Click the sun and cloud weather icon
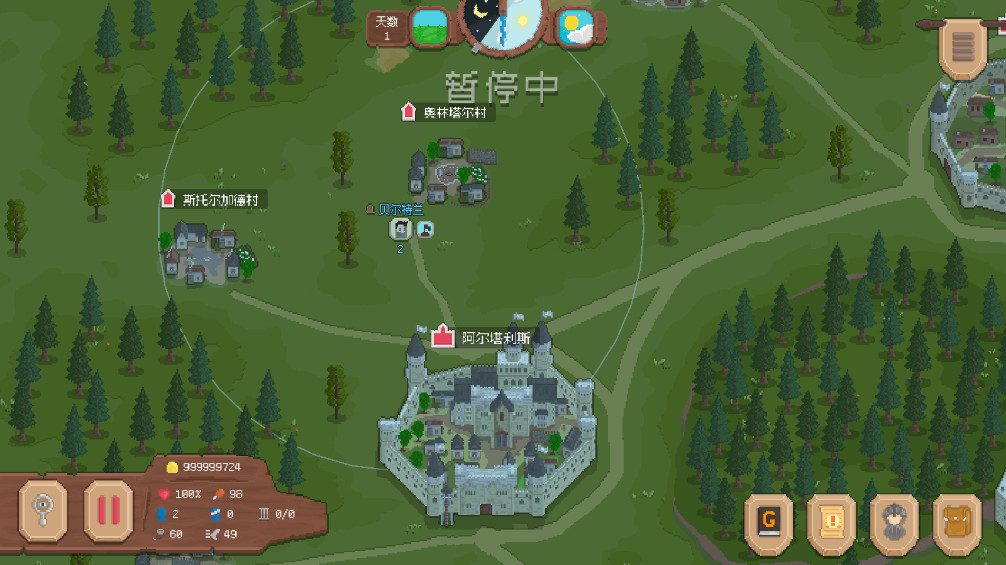 [x=576, y=27]
